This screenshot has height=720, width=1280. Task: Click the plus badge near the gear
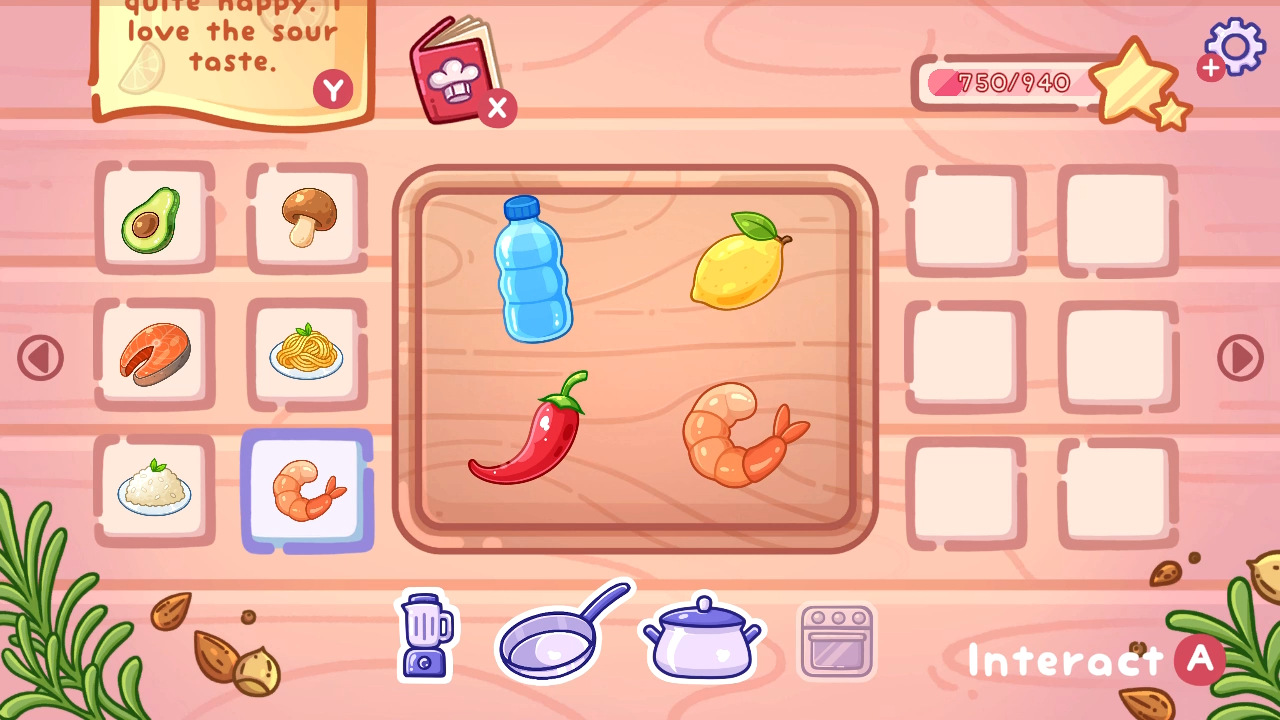tap(1208, 69)
